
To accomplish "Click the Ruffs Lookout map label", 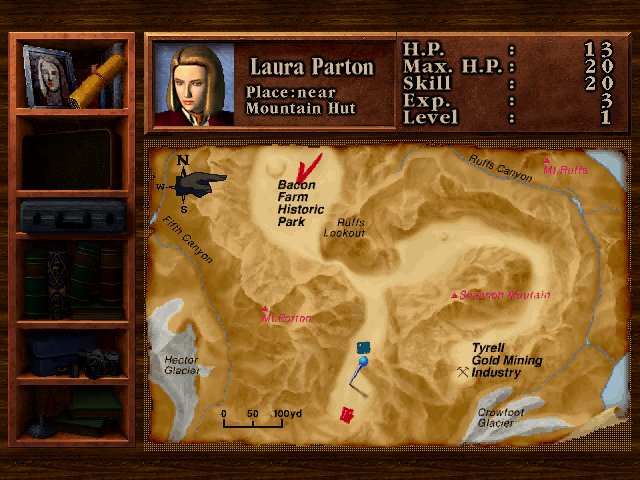I will pyautogui.click(x=344, y=228).
